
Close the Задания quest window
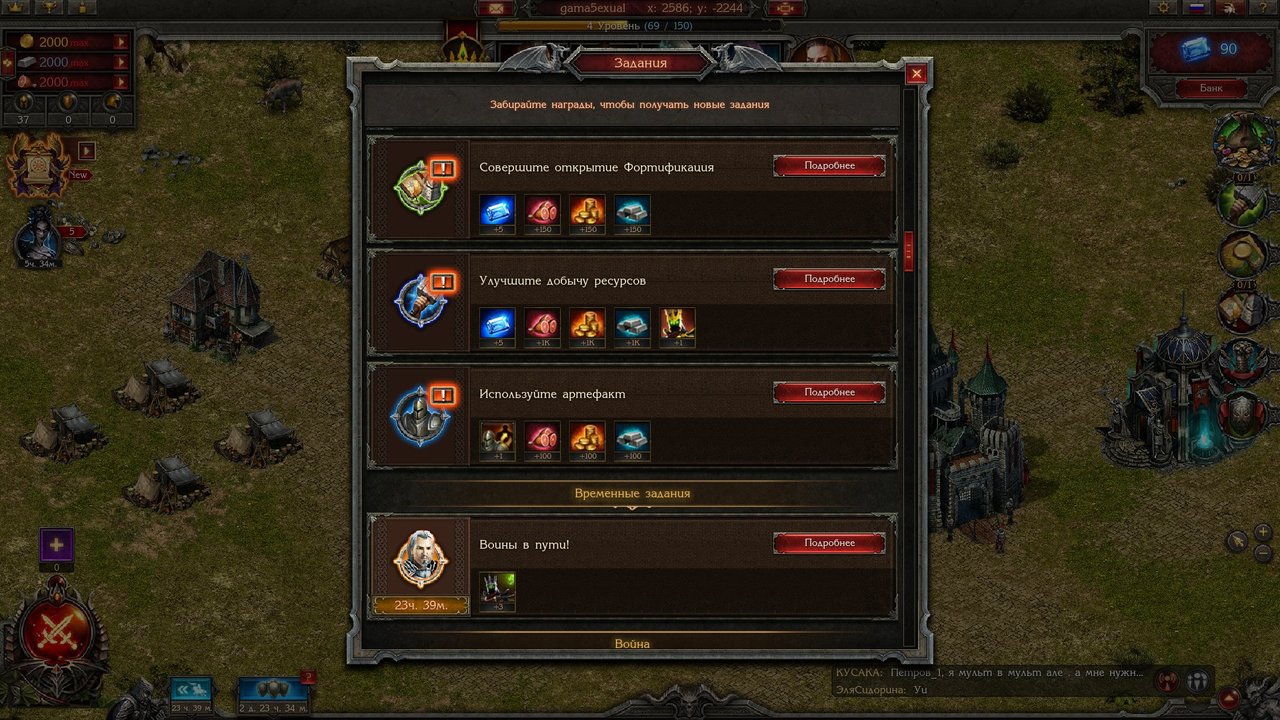point(915,74)
